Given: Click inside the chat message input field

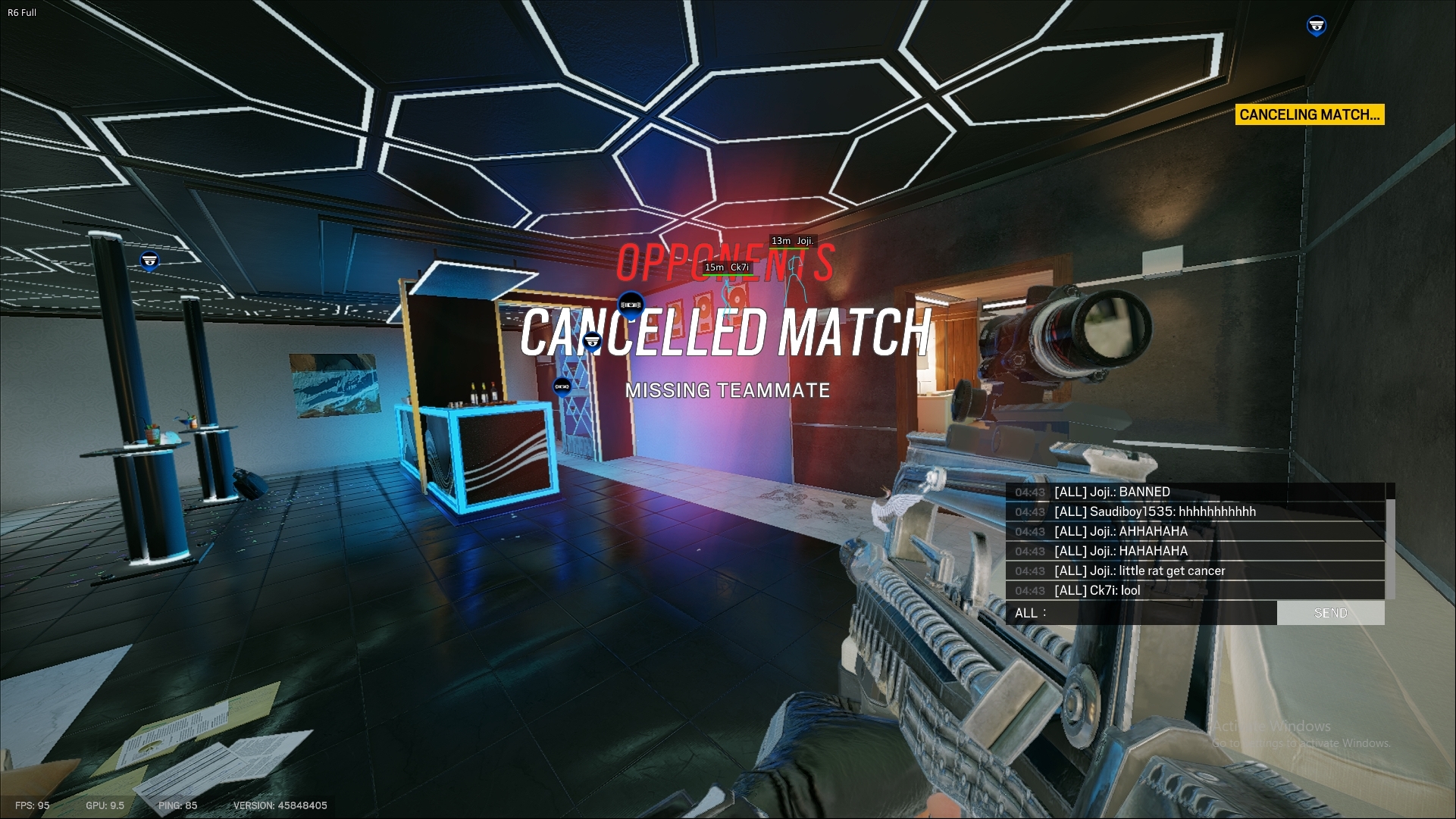Looking at the screenshot, I should 1160,613.
